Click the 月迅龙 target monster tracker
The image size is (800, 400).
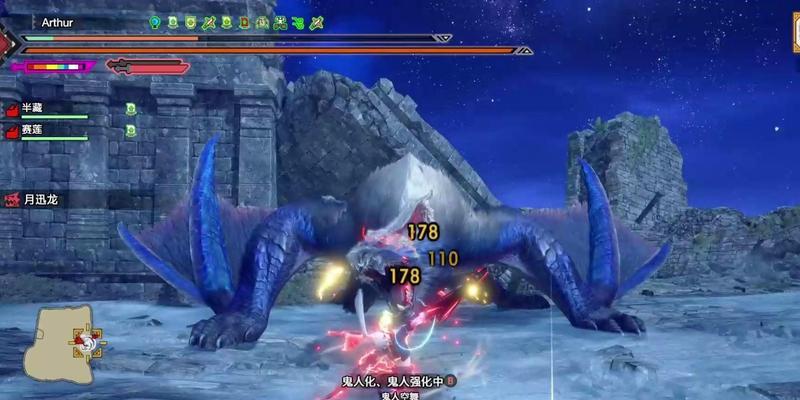(40, 200)
